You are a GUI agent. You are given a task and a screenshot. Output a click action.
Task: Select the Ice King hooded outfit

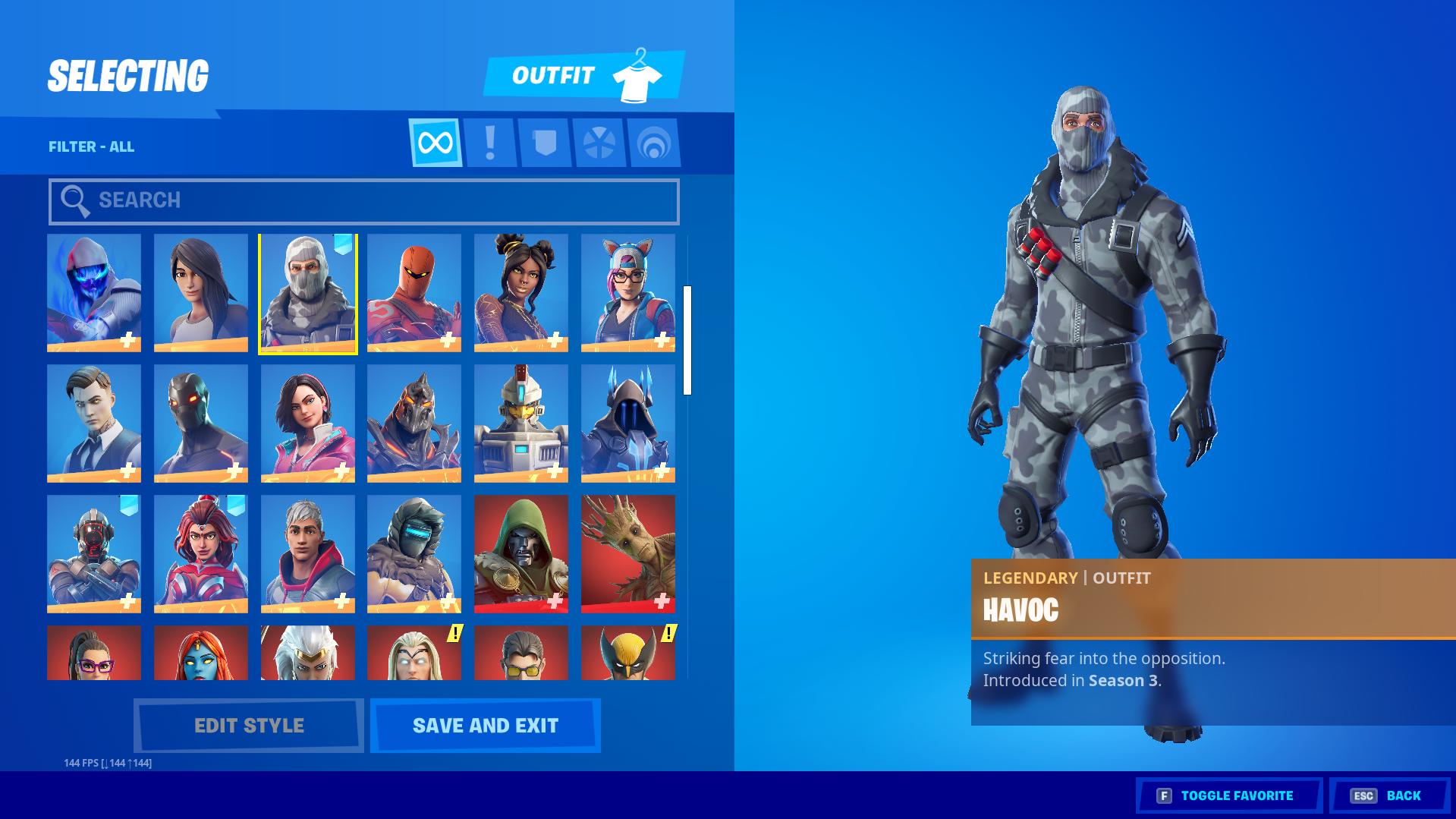(627, 423)
